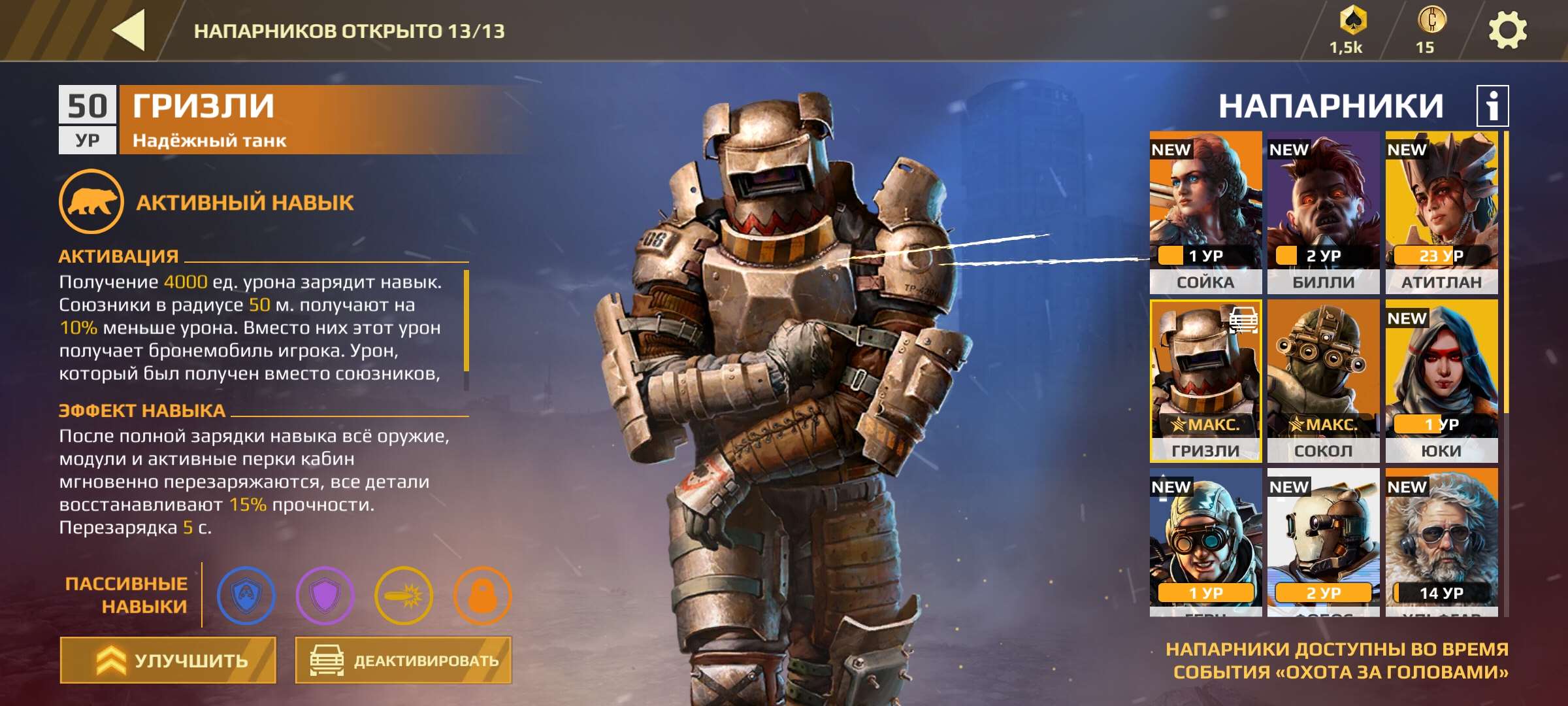View the purple shield passive skill
The width and height of the screenshot is (1568, 706).
pos(325,596)
